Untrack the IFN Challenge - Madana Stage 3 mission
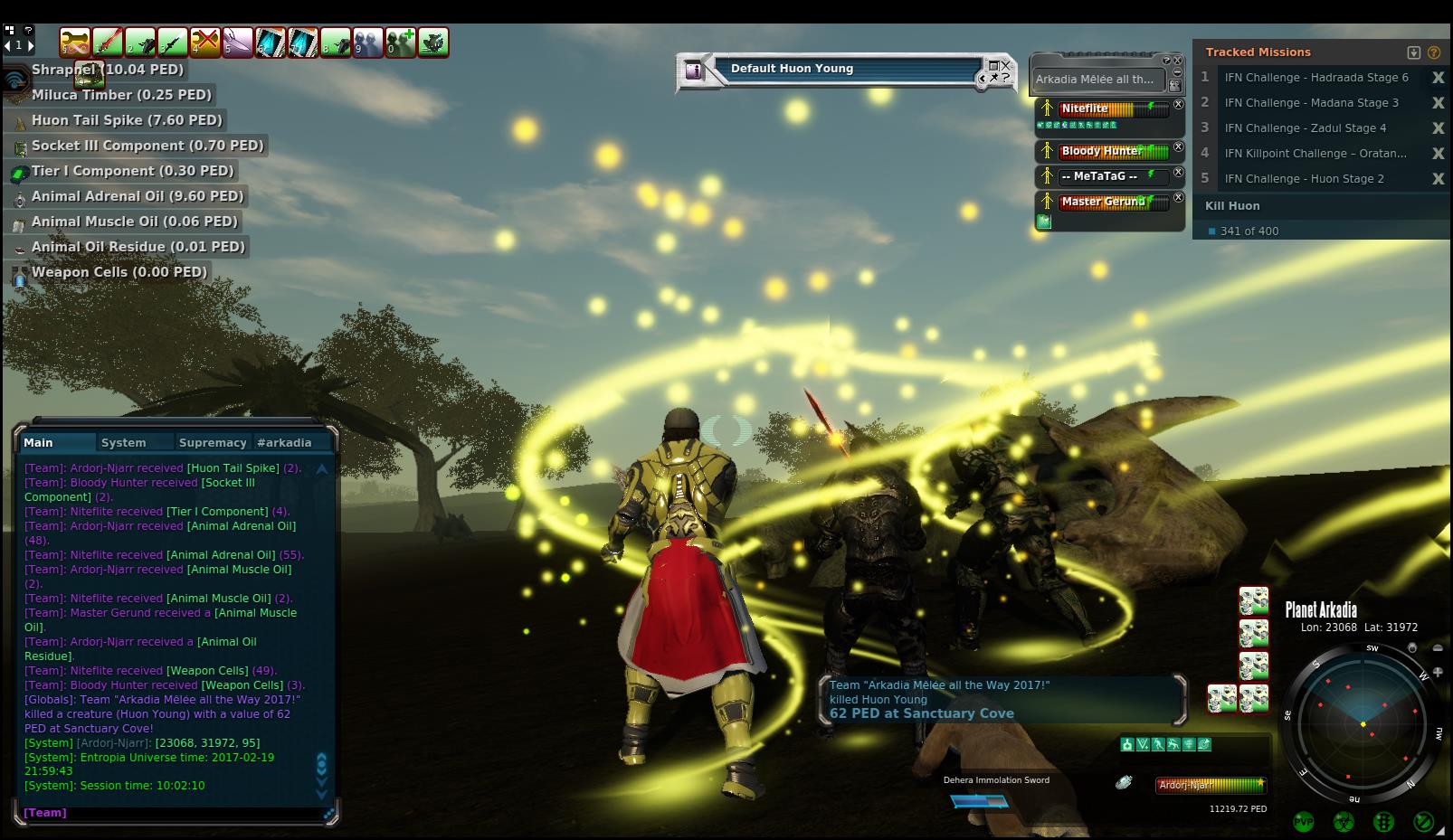 1438,103
